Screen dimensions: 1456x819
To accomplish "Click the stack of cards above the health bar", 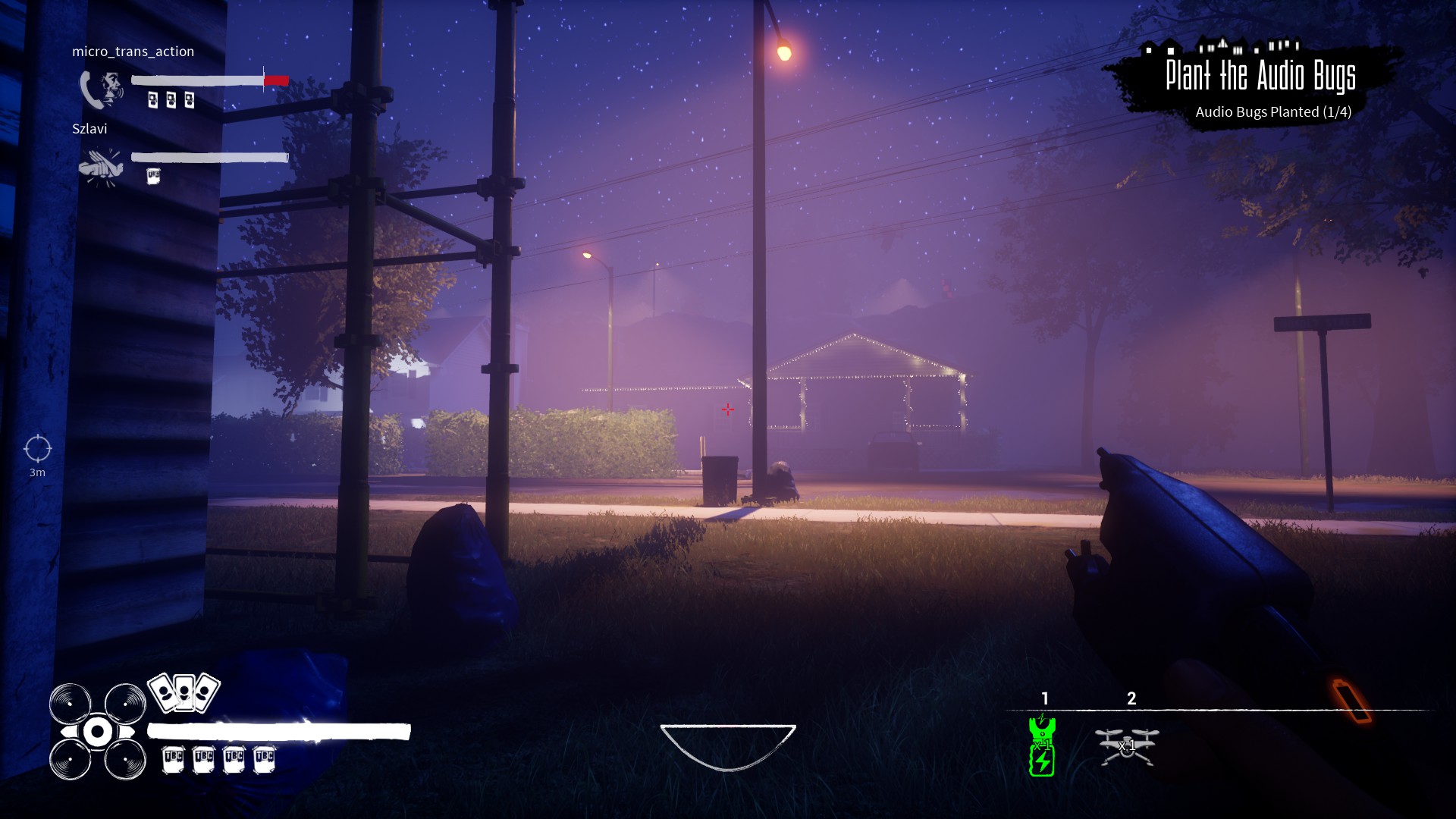I will point(184,692).
